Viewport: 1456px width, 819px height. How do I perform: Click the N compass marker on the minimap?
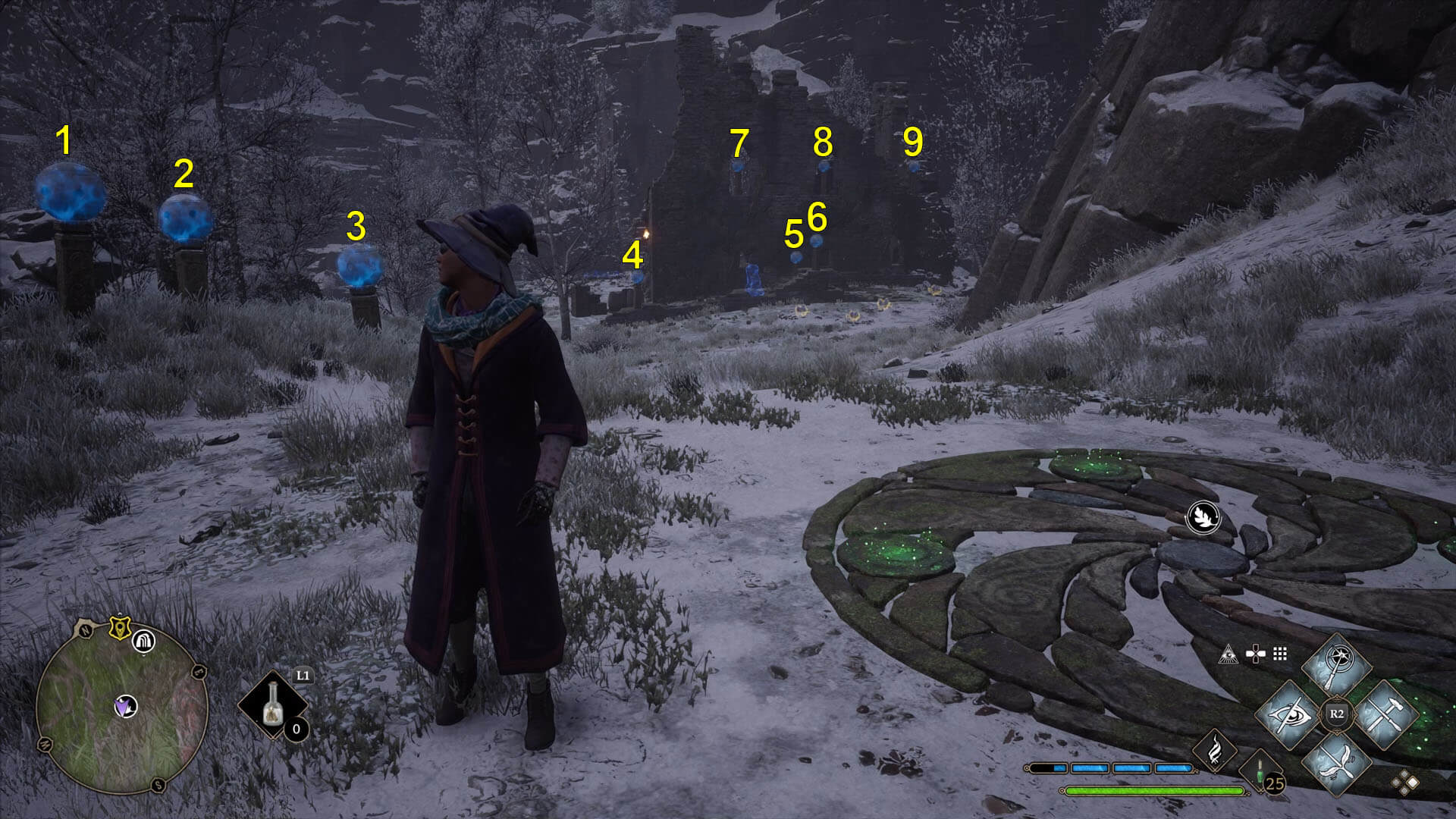(85, 632)
